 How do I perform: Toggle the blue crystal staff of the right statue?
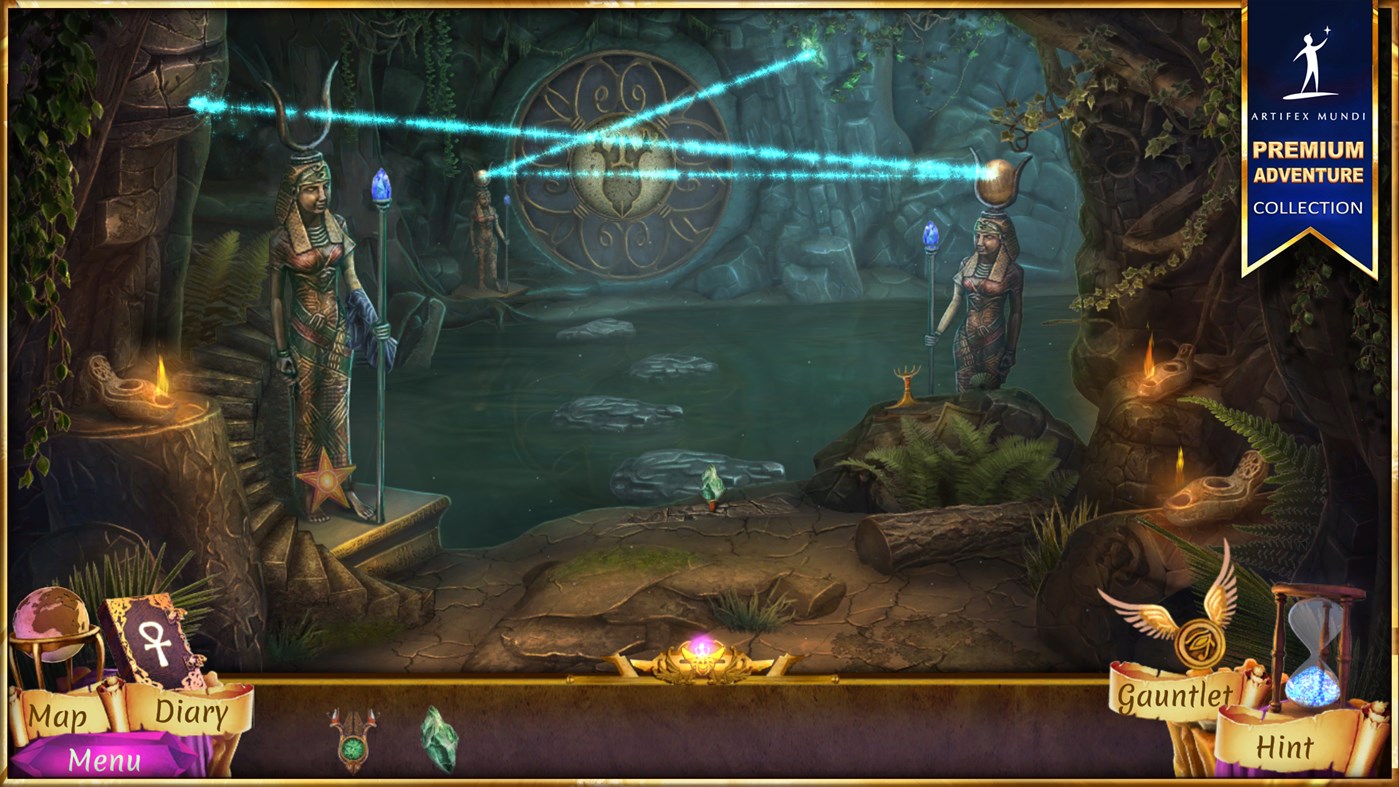(930, 235)
